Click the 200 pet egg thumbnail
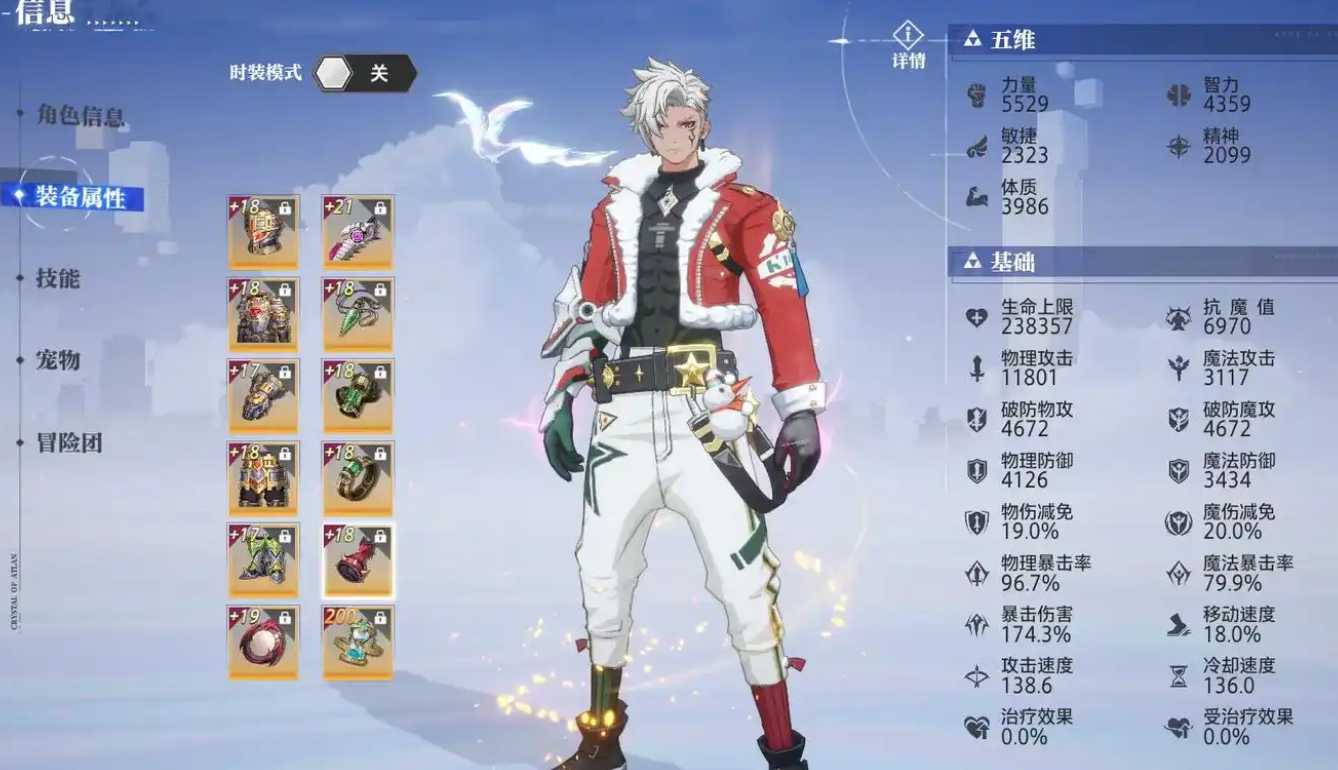 [358, 640]
